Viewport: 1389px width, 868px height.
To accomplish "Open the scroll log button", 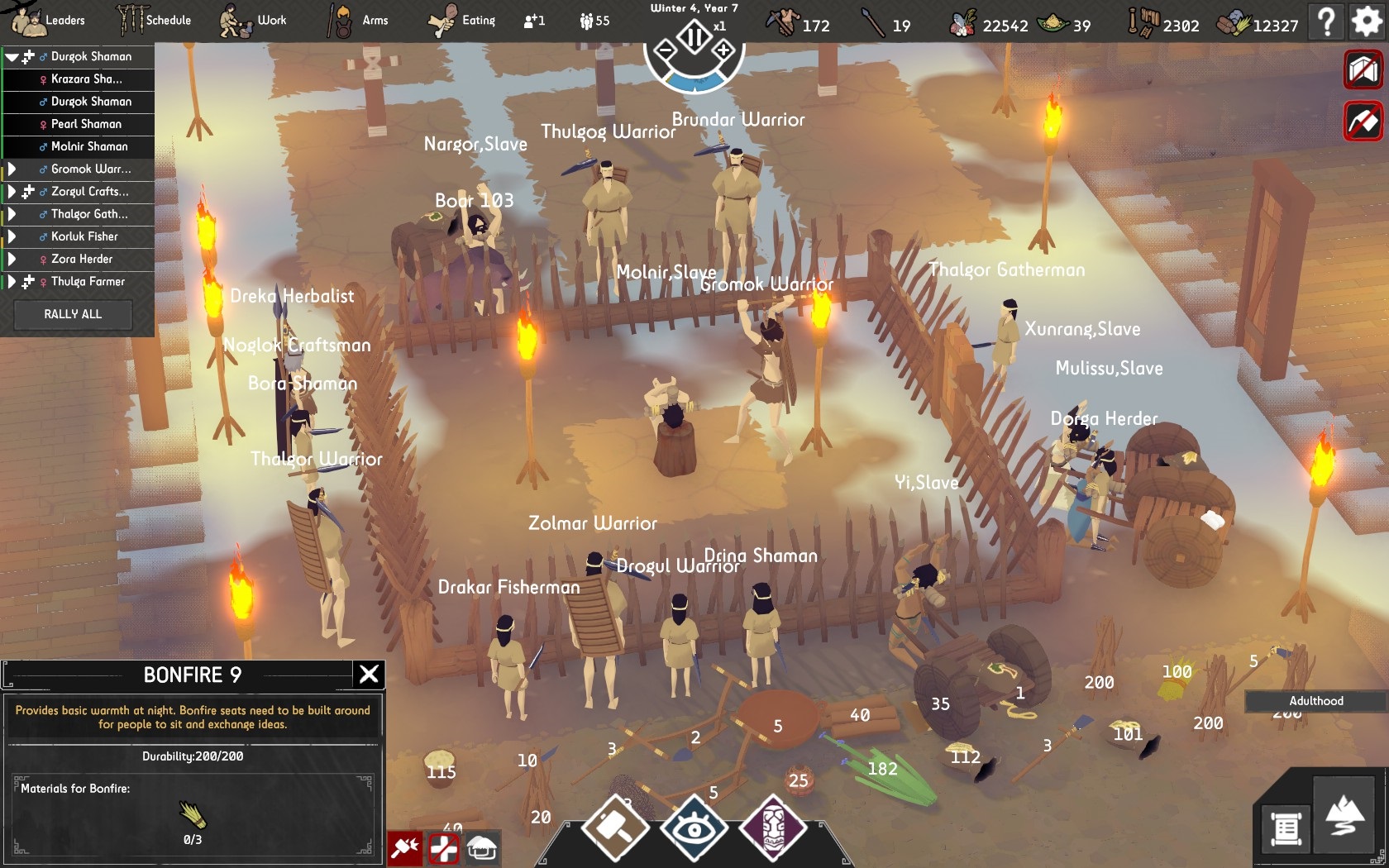I will click(x=1286, y=828).
